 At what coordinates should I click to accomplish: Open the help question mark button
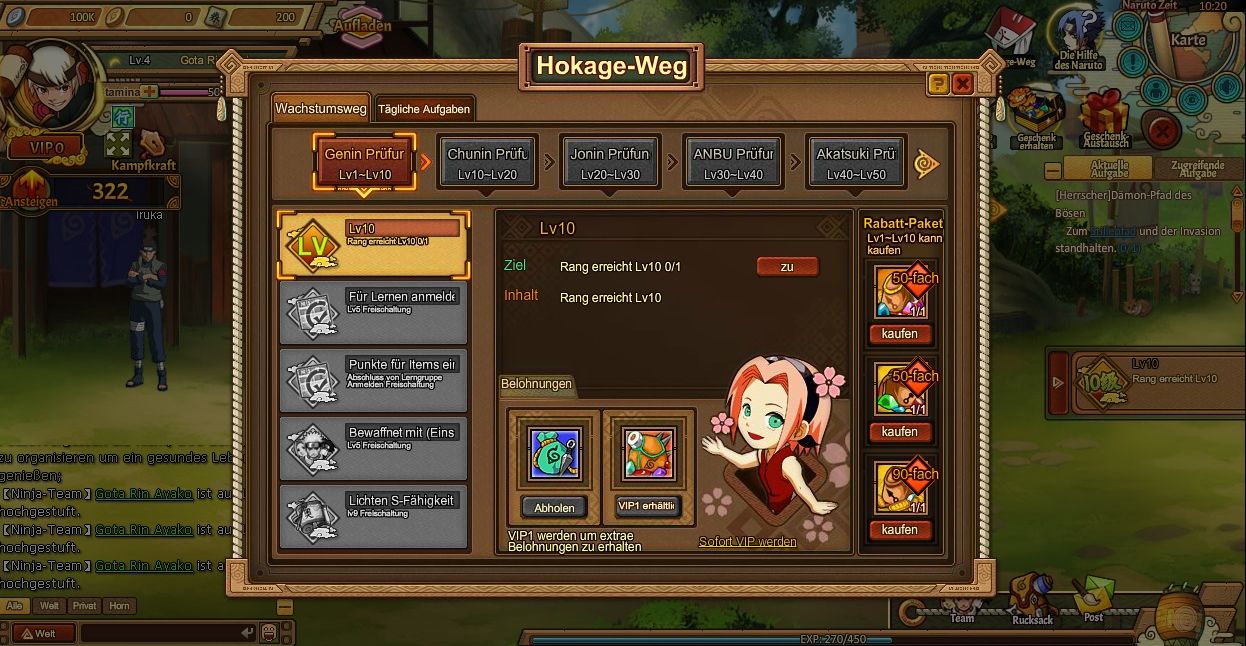coord(938,84)
